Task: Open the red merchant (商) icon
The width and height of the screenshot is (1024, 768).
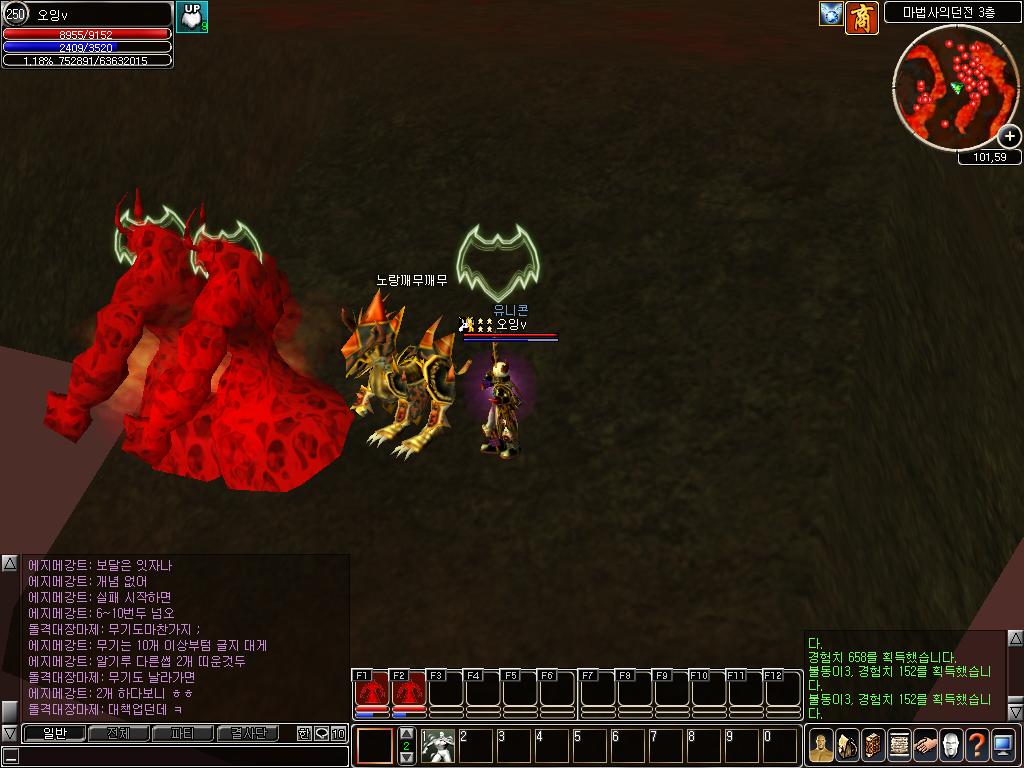Action: click(862, 17)
